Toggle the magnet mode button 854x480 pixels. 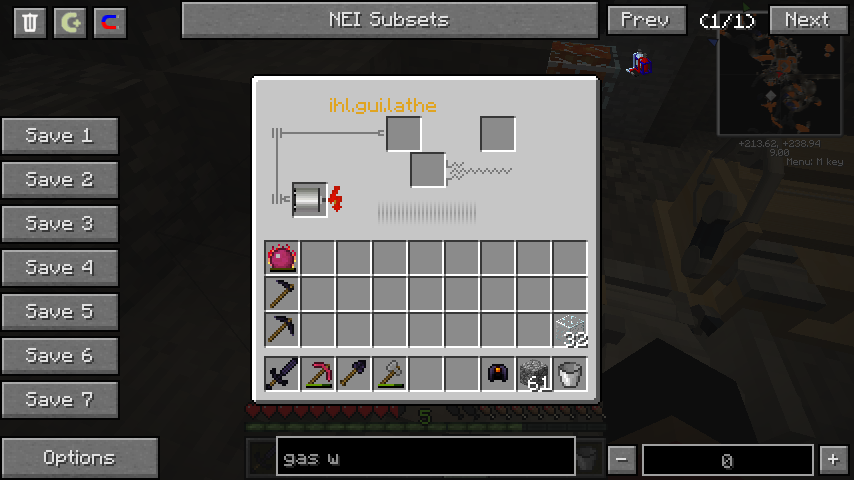pyautogui.click(x=110, y=22)
